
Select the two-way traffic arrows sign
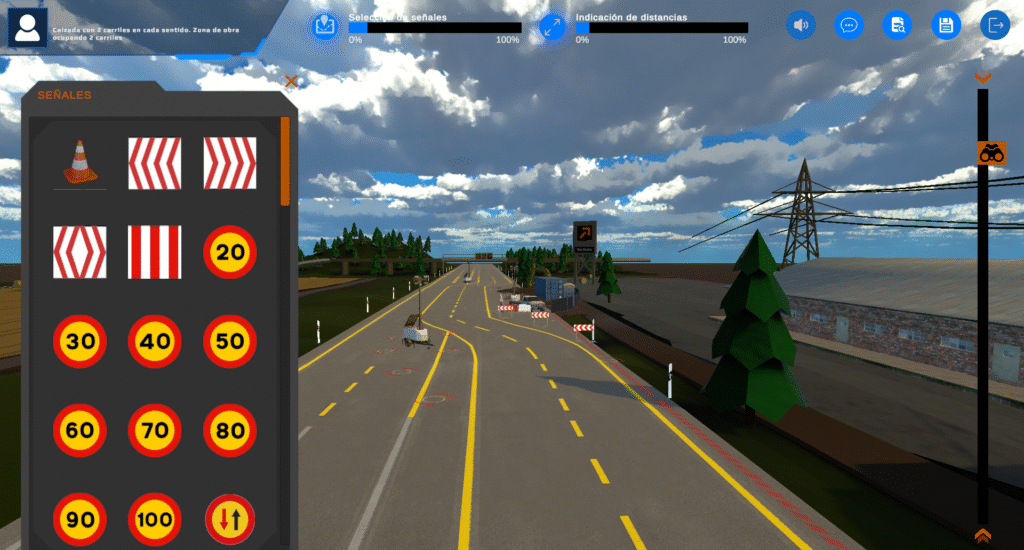coord(230,520)
